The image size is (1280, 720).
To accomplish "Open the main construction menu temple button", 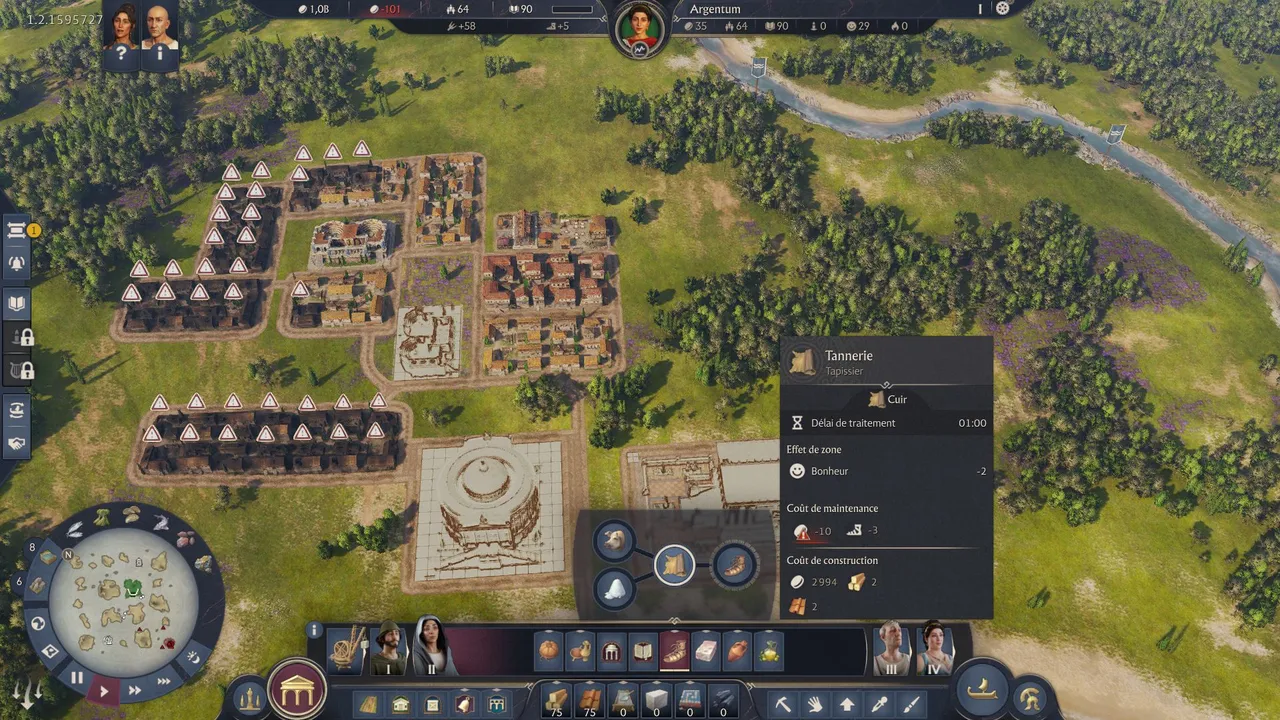I will pyautogui.click(x=297, y=689).
